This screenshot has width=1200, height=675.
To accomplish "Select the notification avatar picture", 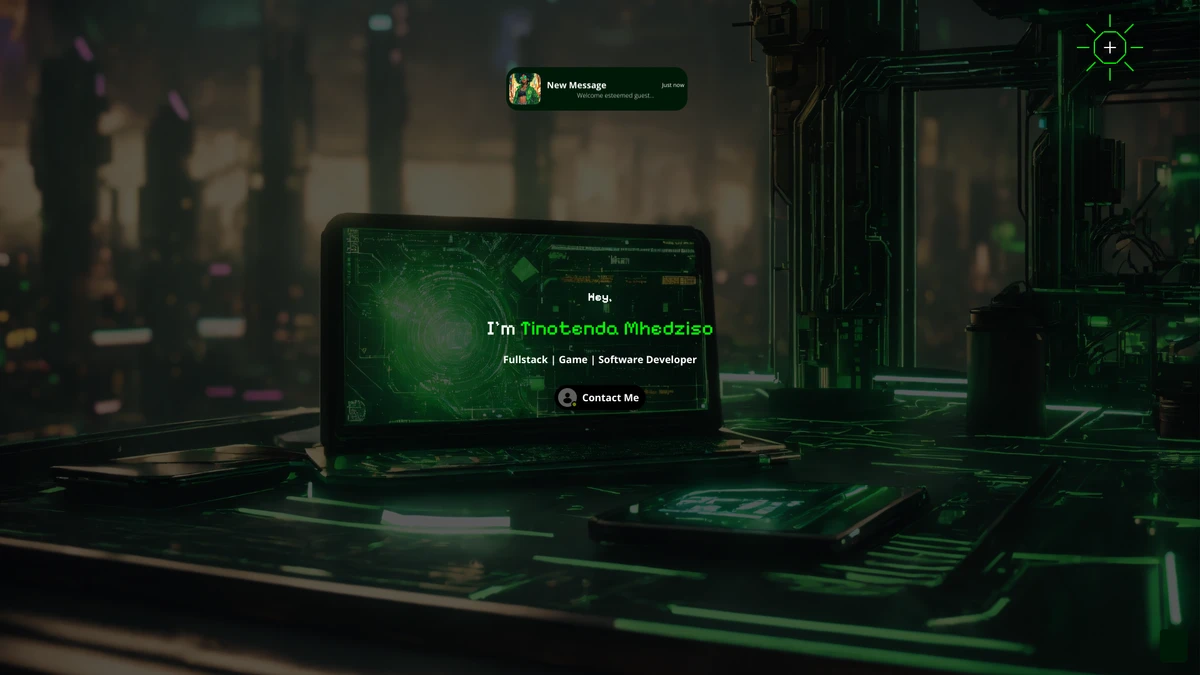I will point(525,89).
